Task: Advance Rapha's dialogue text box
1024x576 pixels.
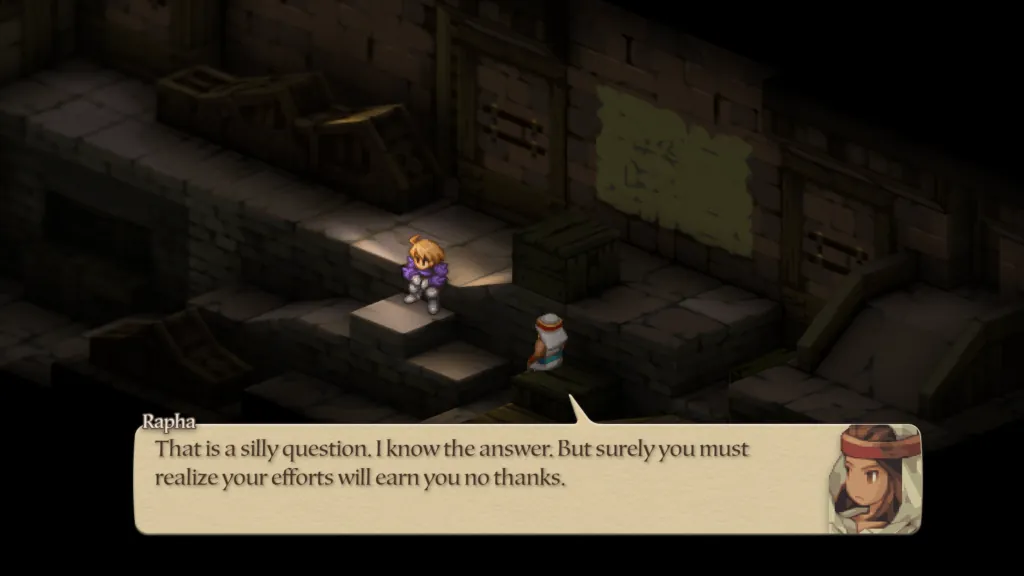Action: [480, 478]
